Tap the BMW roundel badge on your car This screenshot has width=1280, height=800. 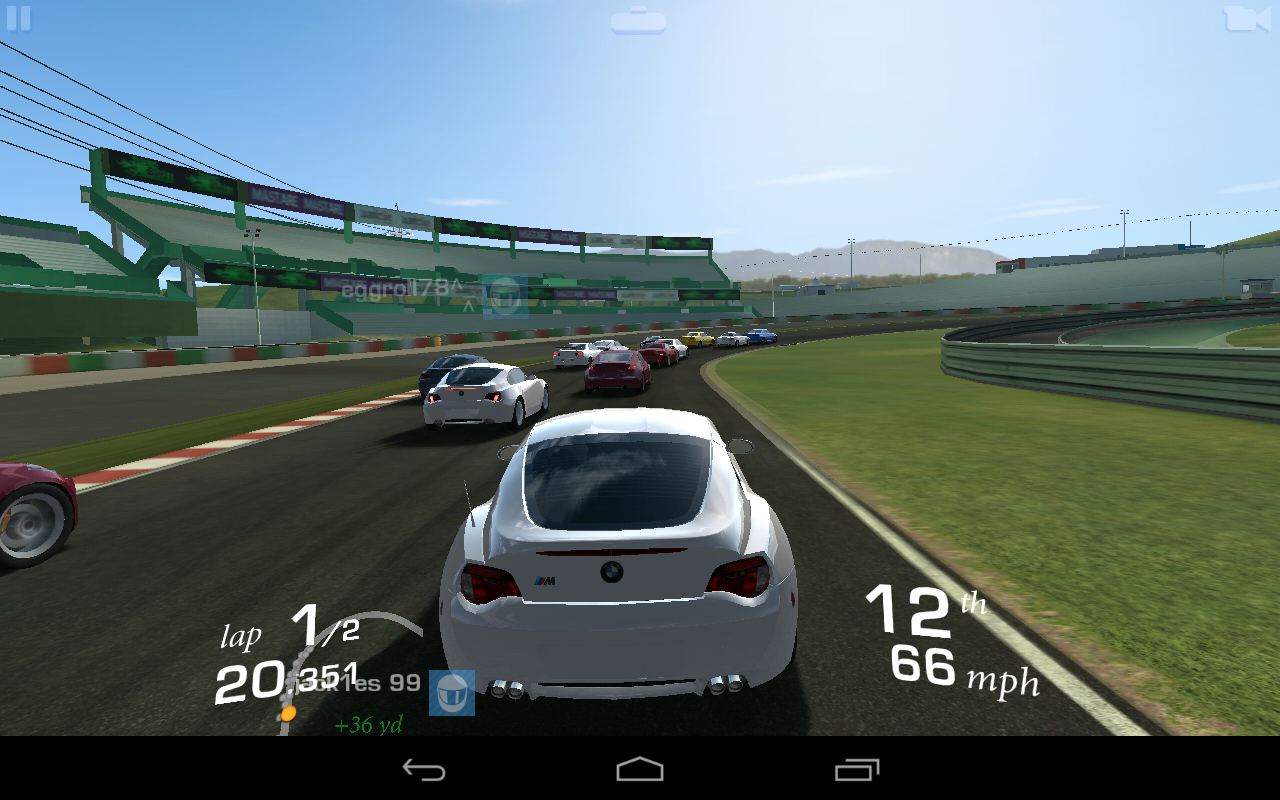coord(614,571)
